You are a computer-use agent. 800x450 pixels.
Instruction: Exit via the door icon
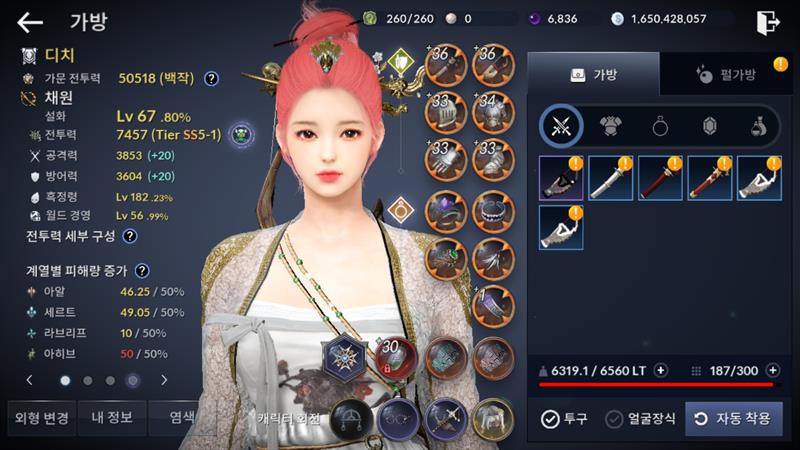[x=767, y=22]
